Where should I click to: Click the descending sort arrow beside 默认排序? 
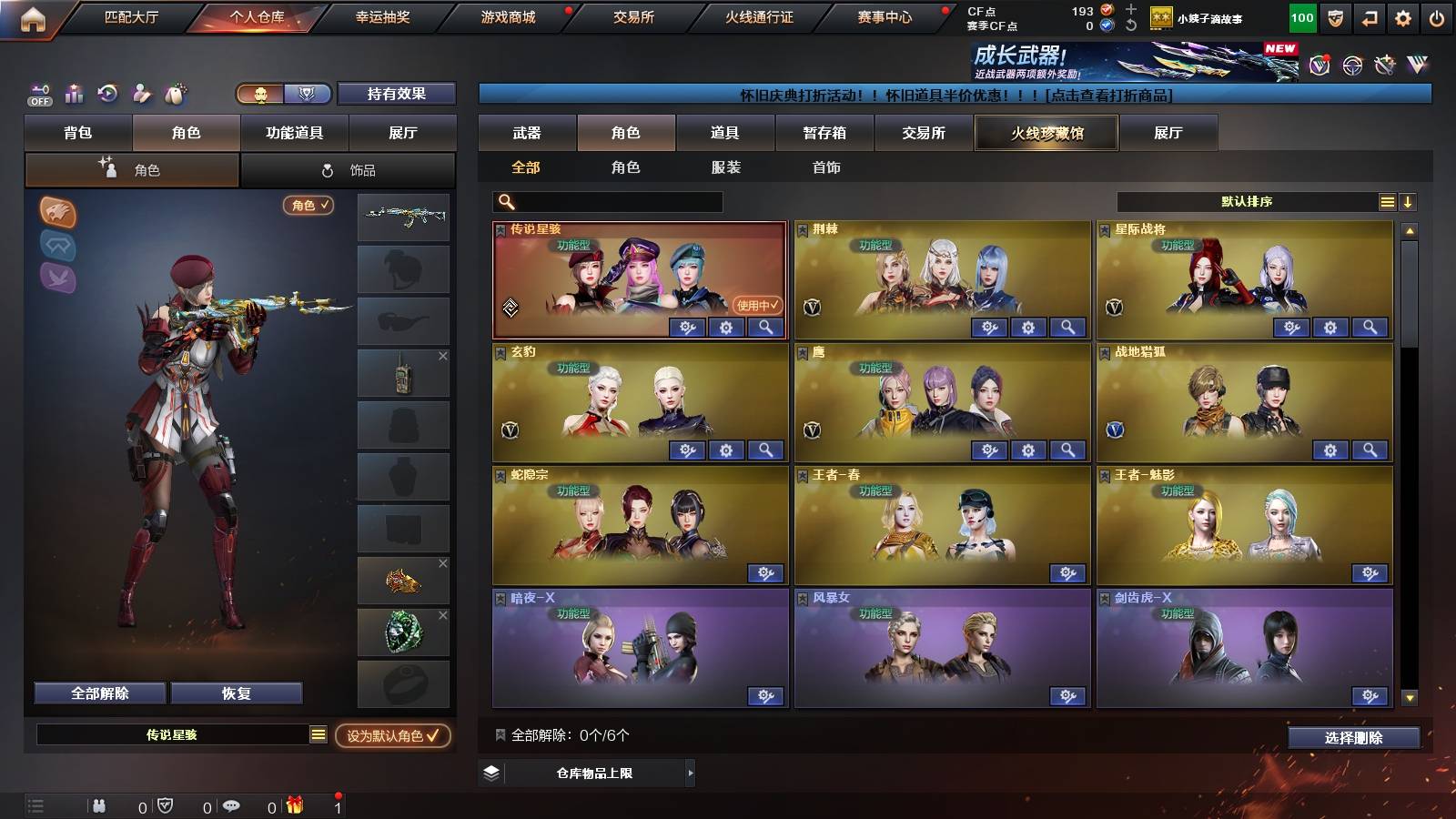click(x=1408, y=201)
